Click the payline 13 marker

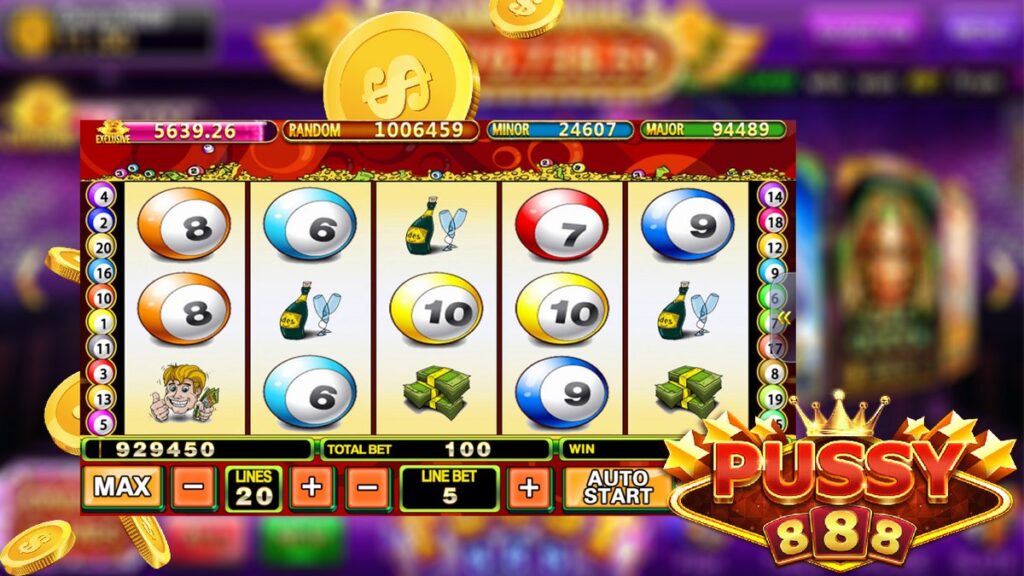103,397
